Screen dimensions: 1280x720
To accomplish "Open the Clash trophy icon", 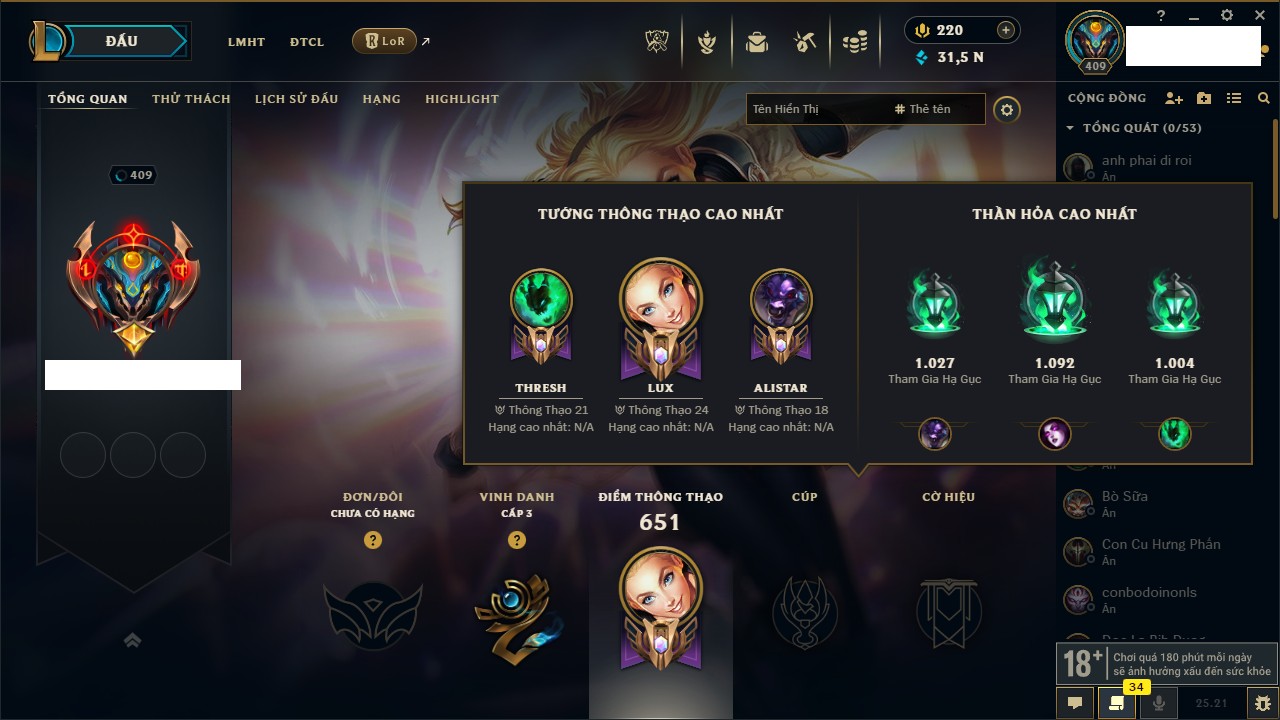I will [x=657, y=42].
